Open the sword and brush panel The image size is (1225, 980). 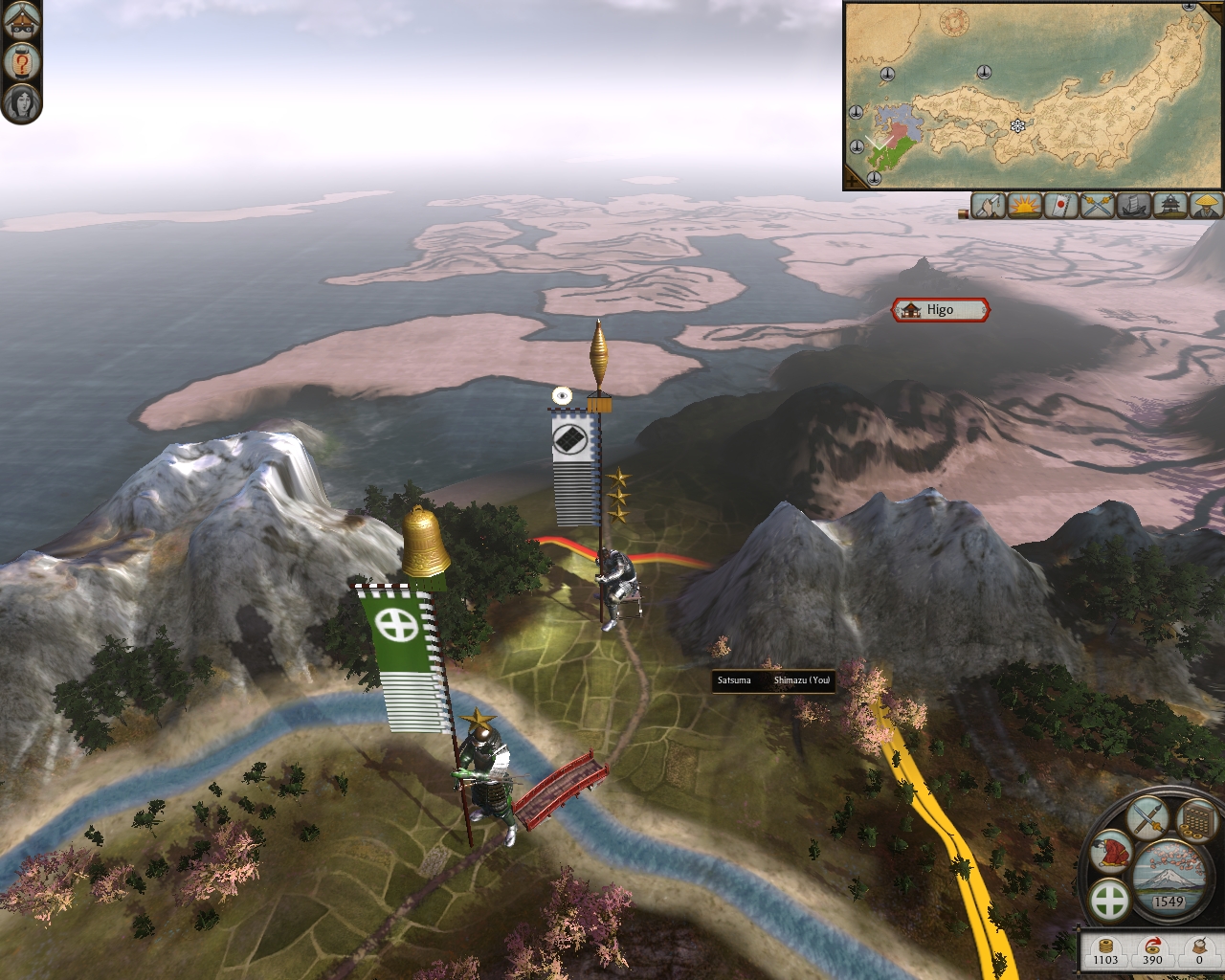click(1147, 818)
